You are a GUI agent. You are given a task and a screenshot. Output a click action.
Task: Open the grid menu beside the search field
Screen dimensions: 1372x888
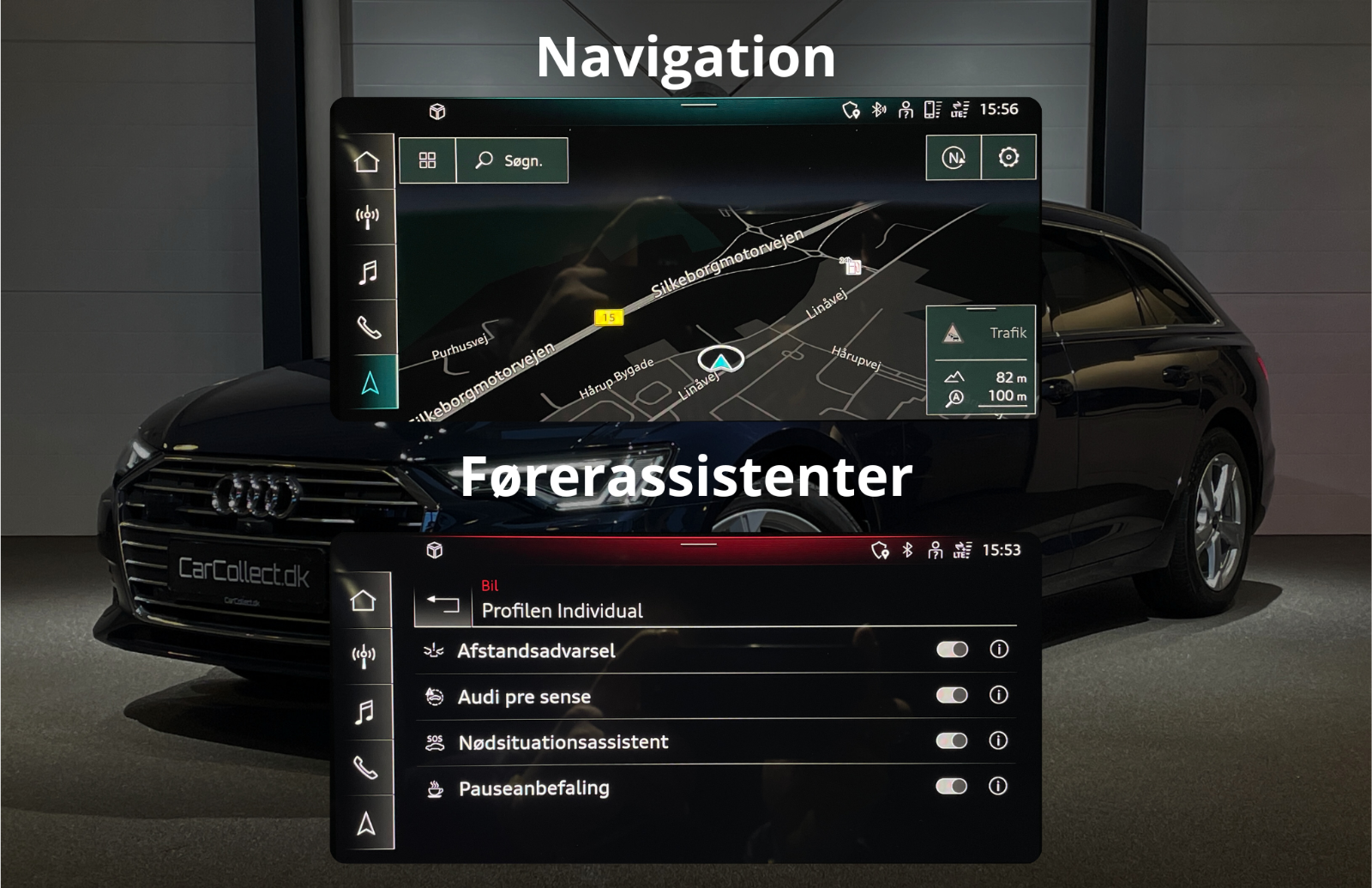pyautogui.click(x=427, y=160)
